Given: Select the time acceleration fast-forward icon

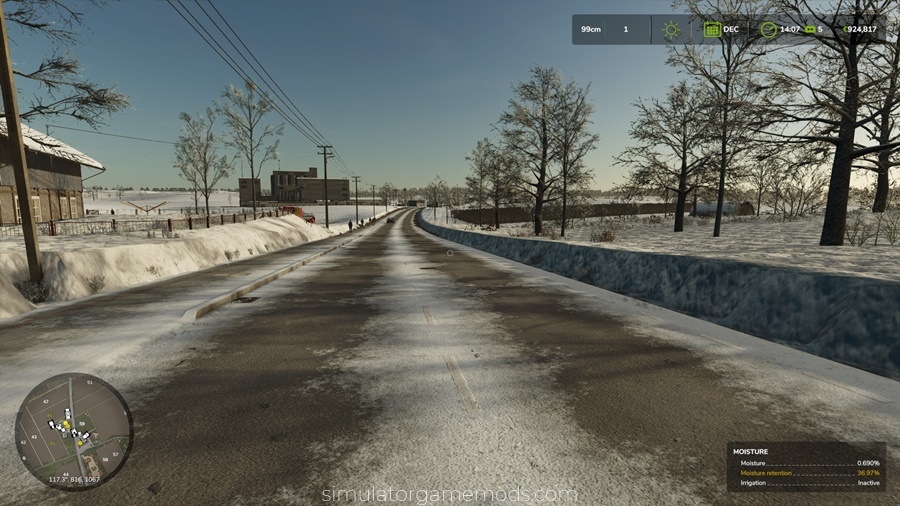Looking at the screenshot, I should 810,30.
